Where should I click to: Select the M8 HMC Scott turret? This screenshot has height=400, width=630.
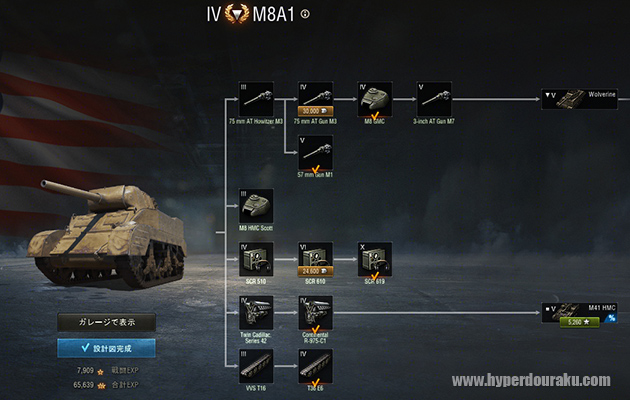(257, 205)
